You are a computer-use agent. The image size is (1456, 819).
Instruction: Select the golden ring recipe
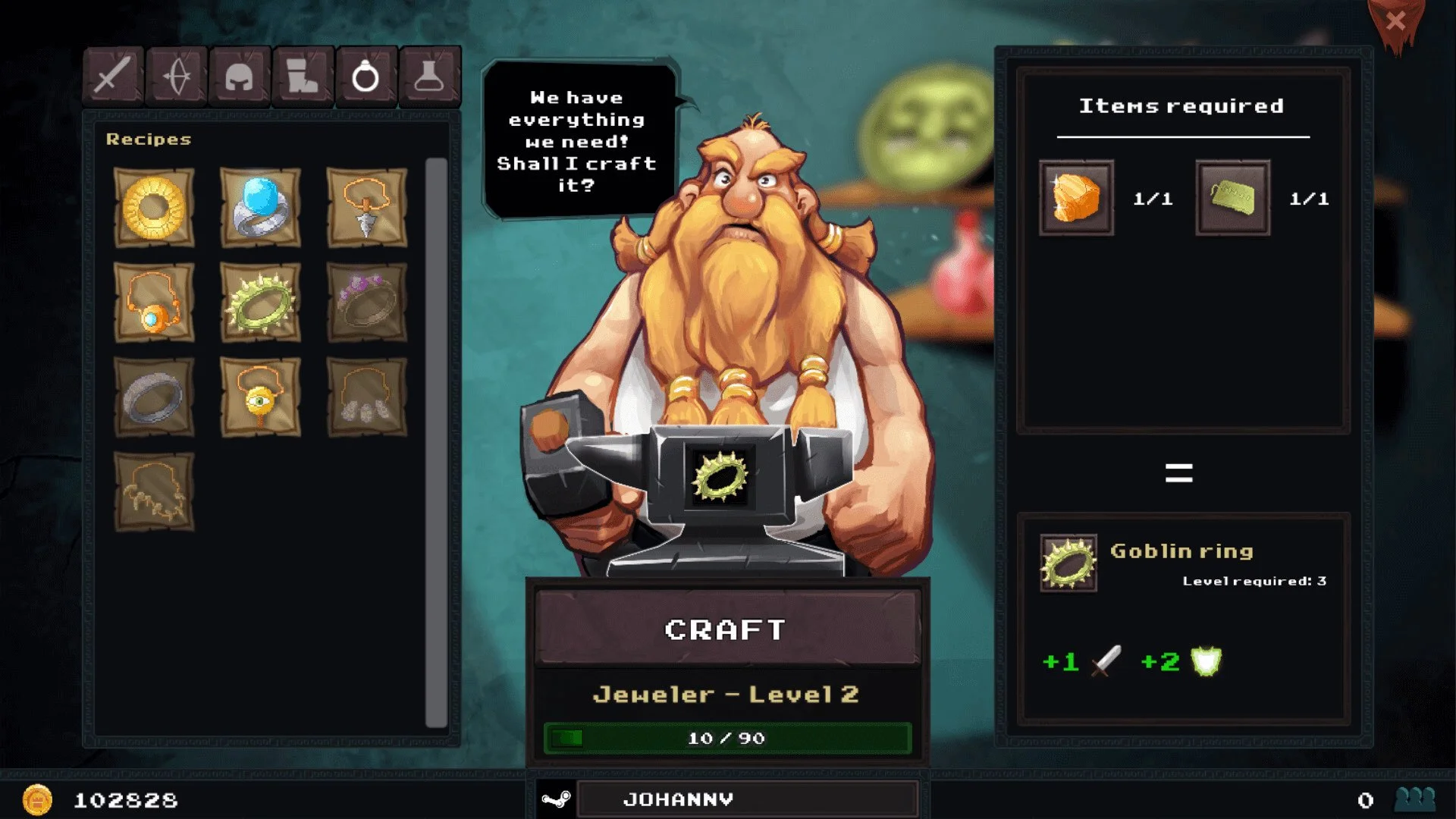pos(154,207)
